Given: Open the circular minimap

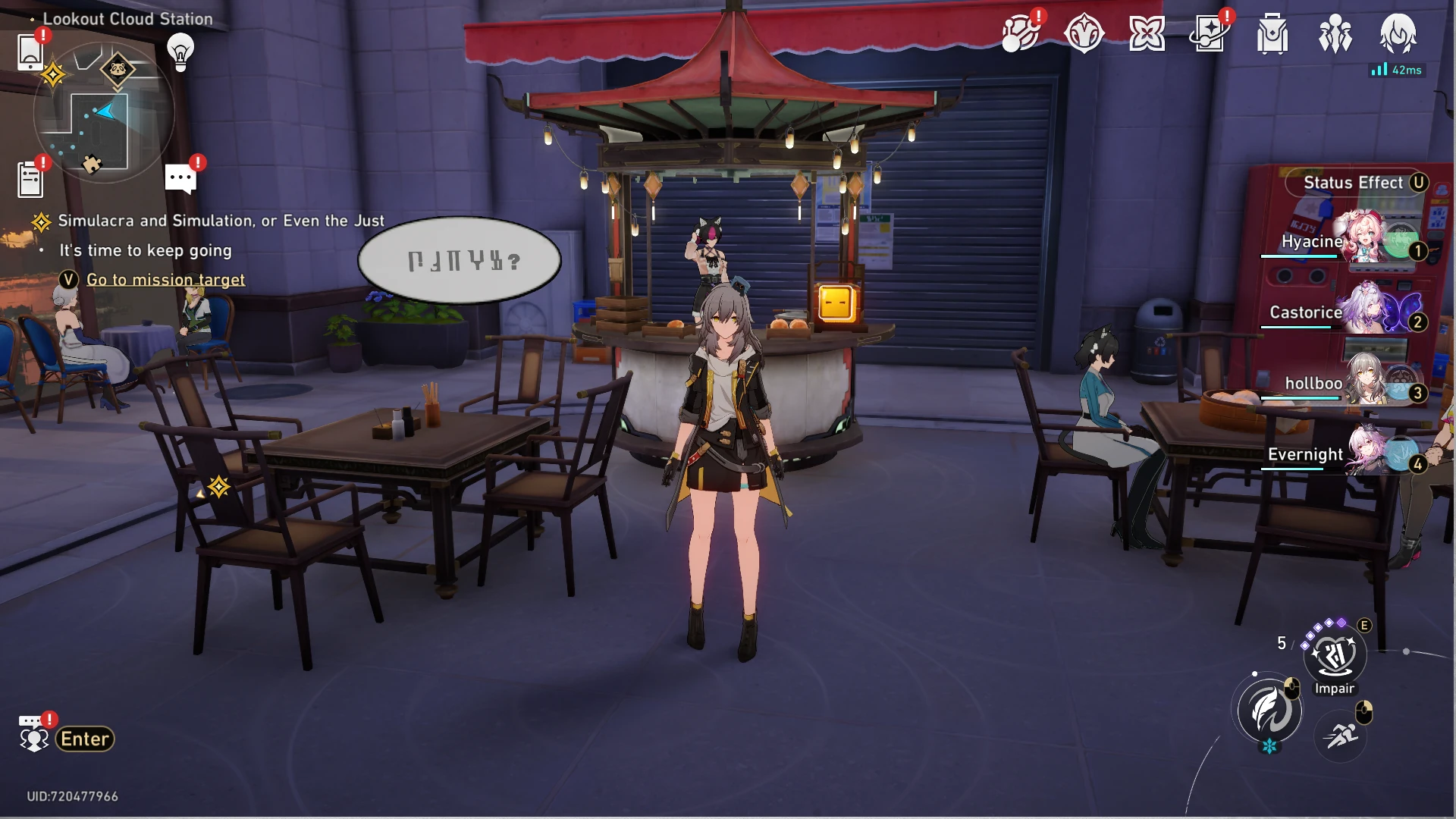Looking at the screenshot, I should pyautogui.click(x=104, y=114).
